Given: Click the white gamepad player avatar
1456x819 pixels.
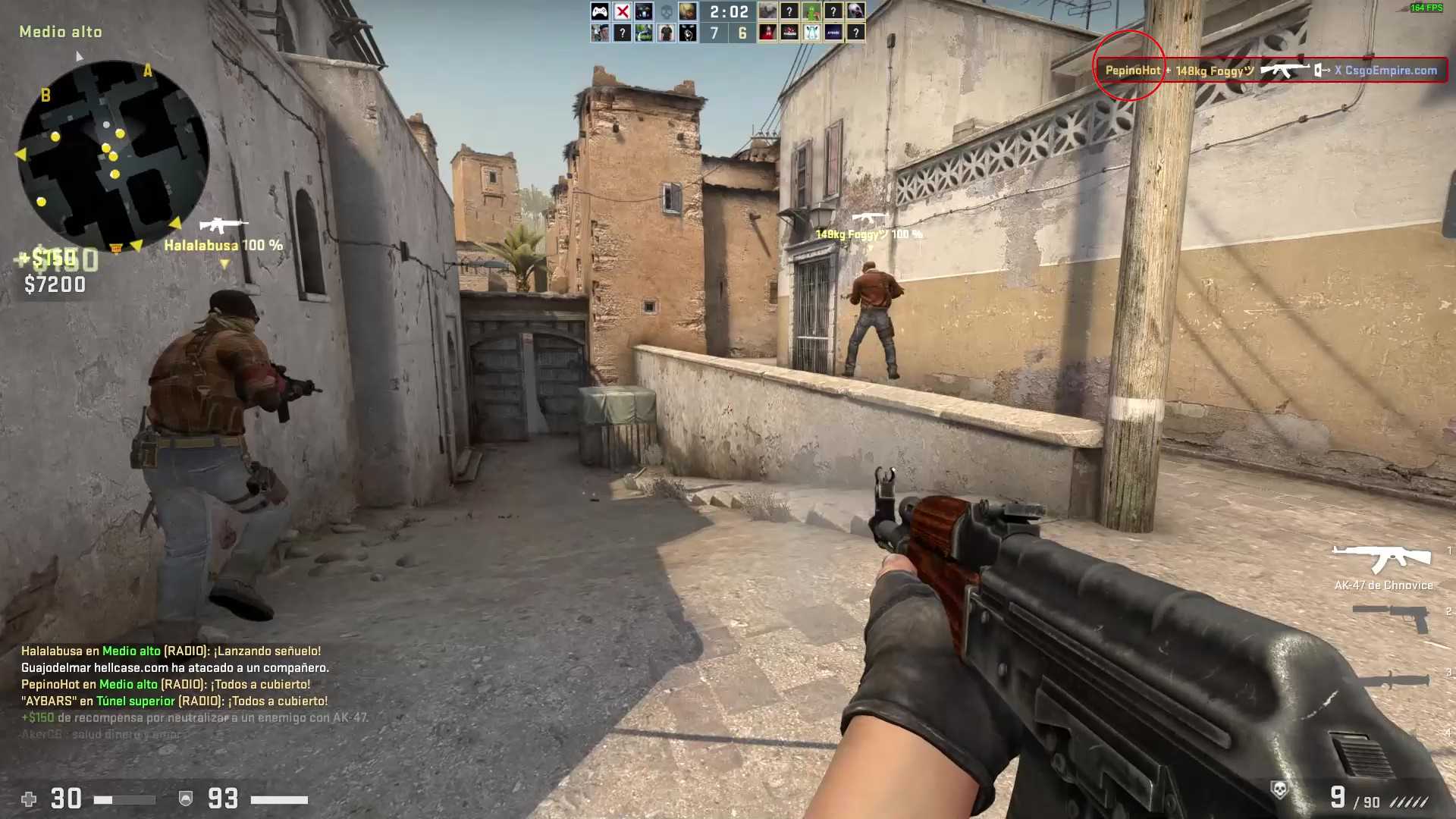Looking at the screenshot, I should pyautogui.click(x=600, y=11).
